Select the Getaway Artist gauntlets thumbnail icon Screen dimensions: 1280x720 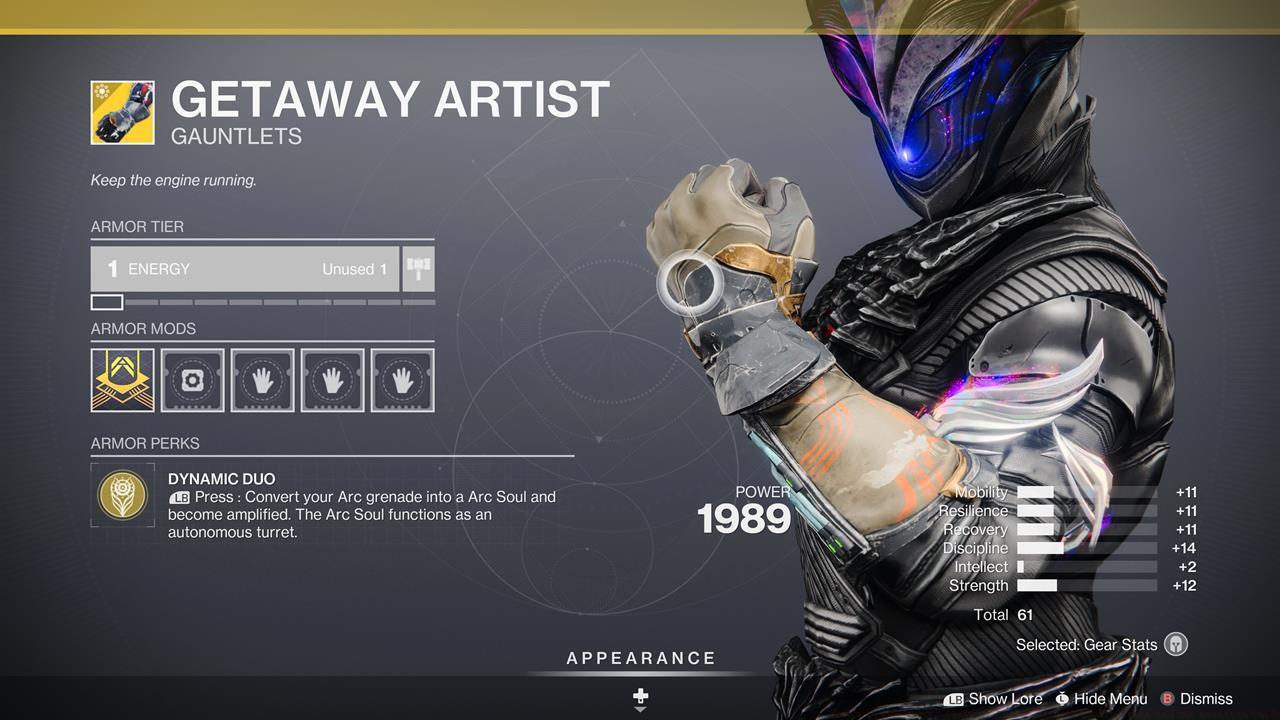pyautogui.click(x=122, y=112)
